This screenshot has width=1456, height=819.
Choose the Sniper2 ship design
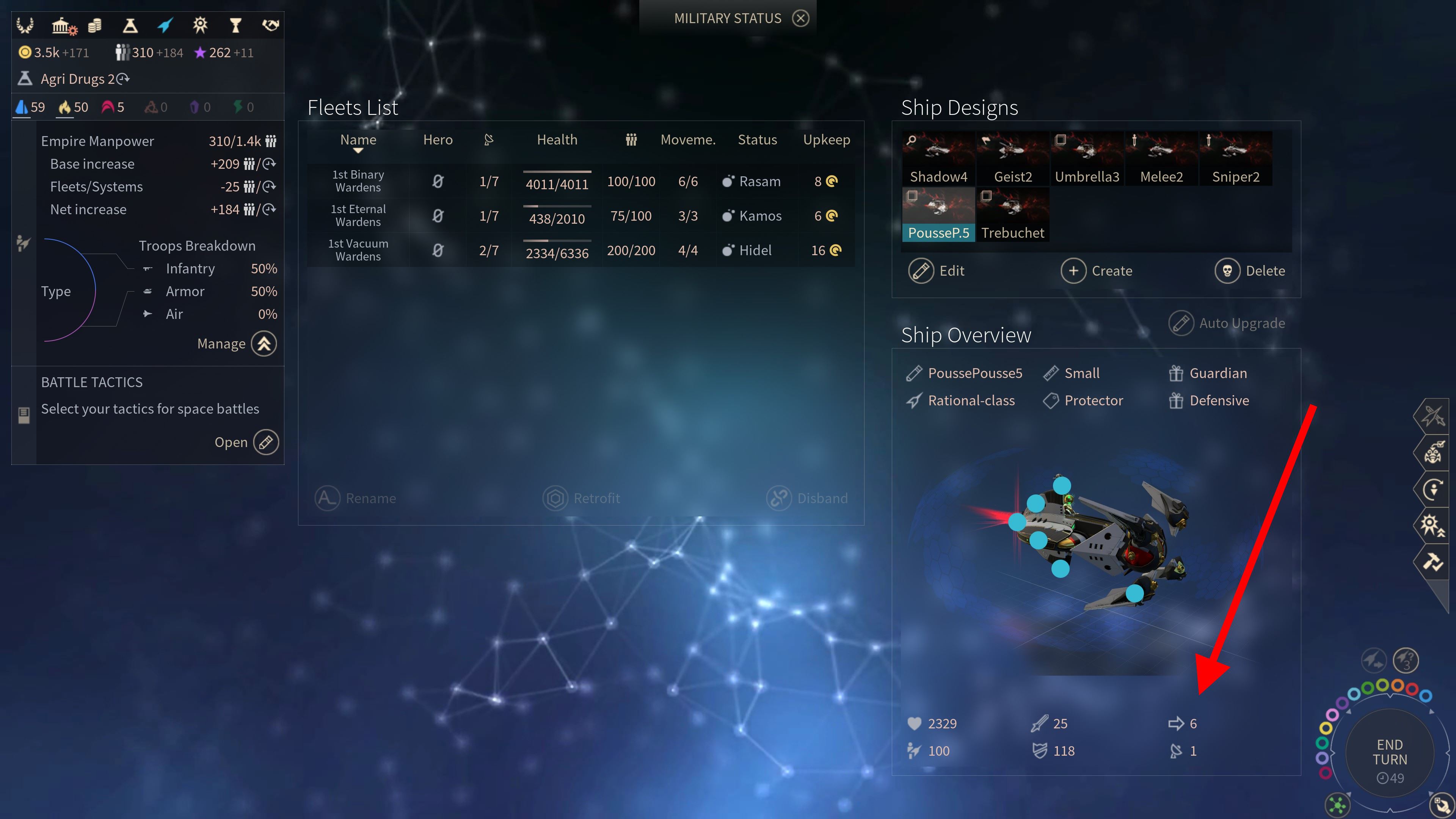click(1236, 159)
